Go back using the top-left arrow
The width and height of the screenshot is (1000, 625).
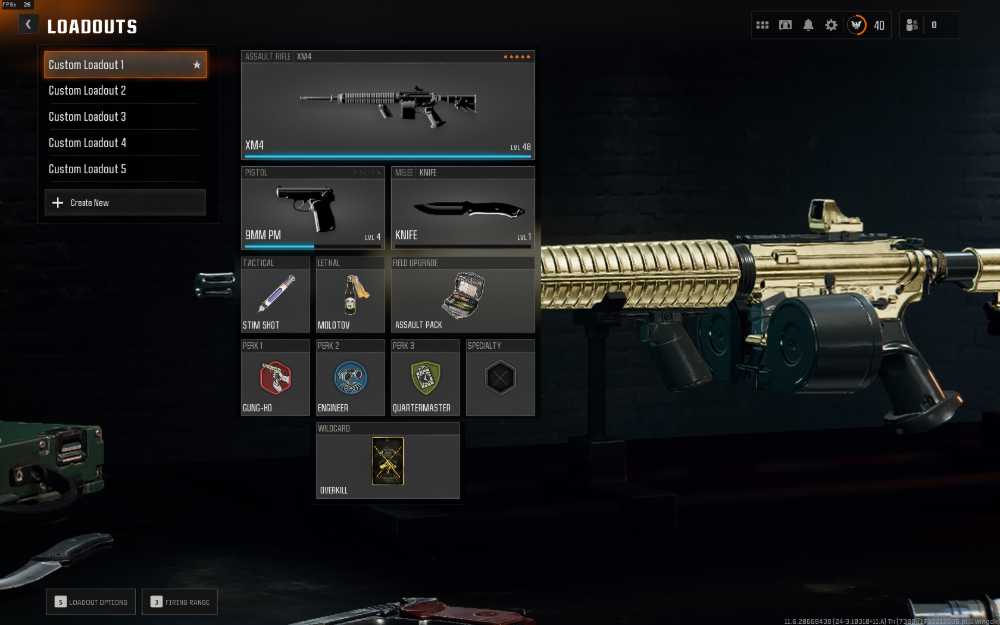(x=28, y=25)
